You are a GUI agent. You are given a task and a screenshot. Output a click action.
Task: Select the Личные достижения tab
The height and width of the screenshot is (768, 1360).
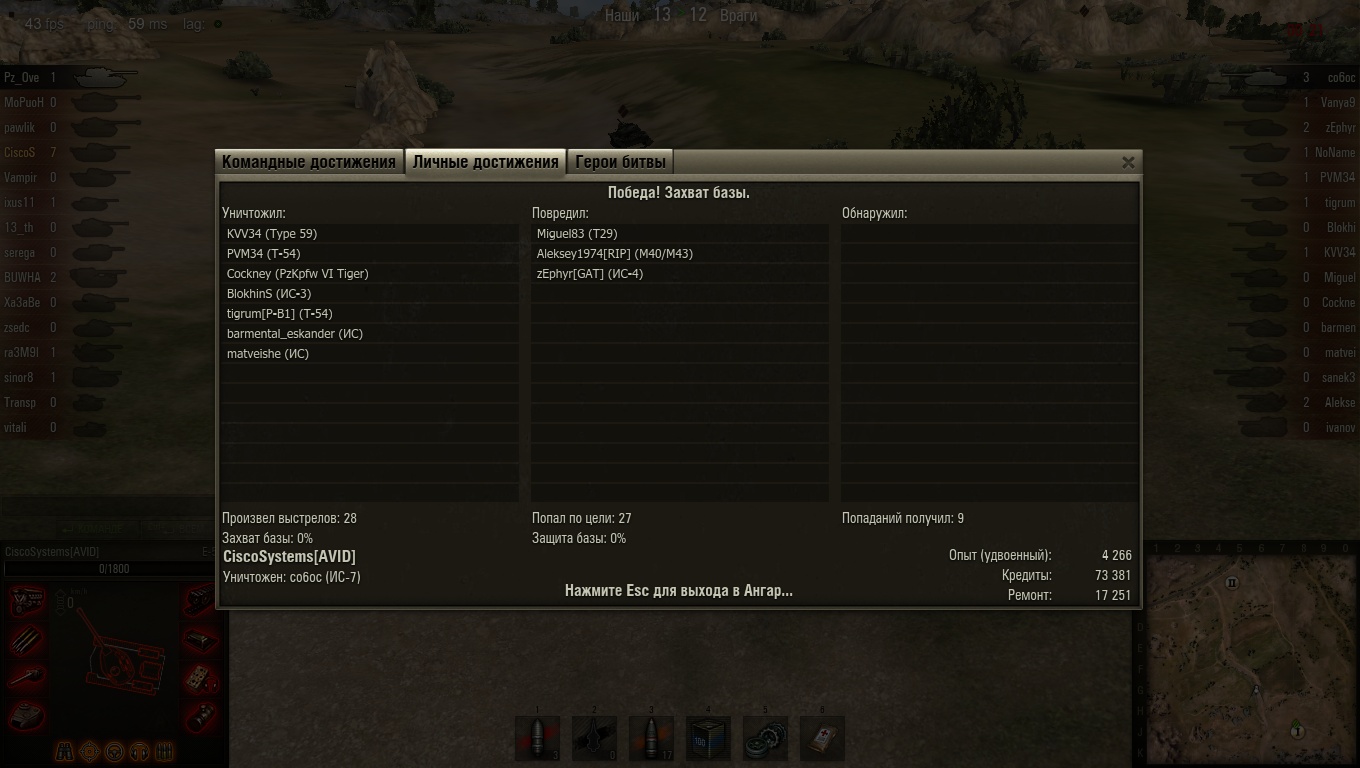485,162
